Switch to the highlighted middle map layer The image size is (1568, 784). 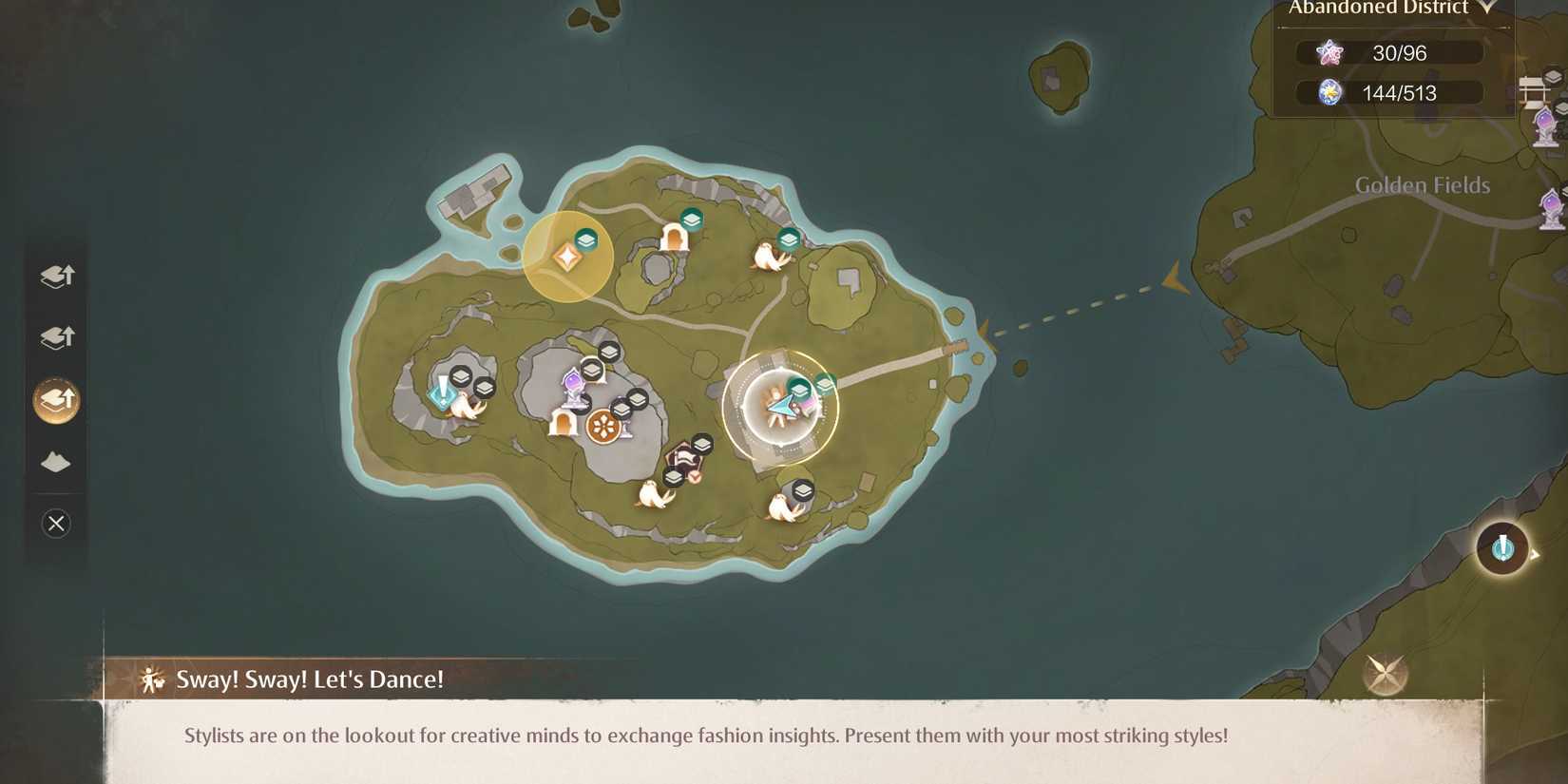click(x=55, y=400)
